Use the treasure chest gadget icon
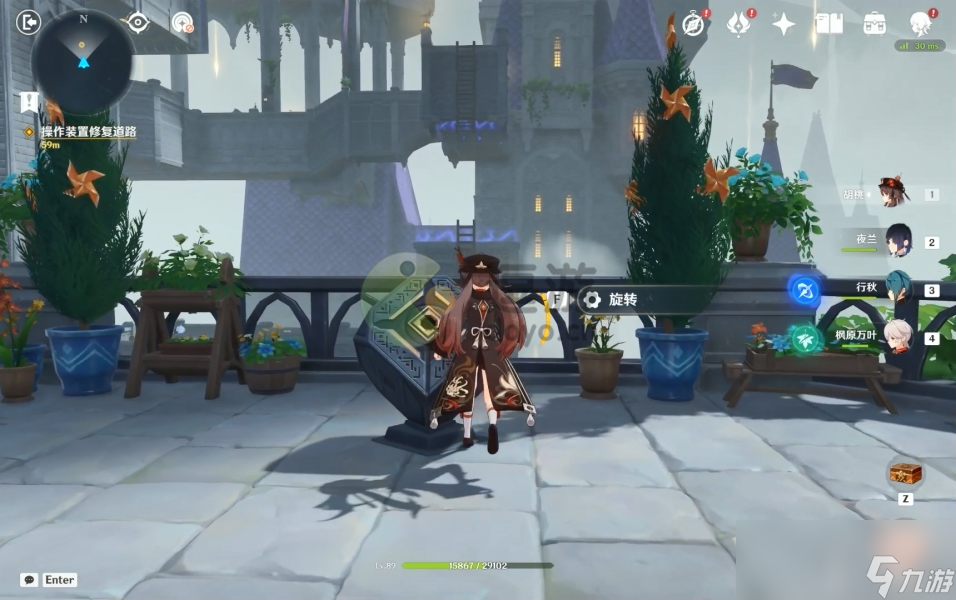Image resolution: width=956 pixels, height=600 pixels. pyautogui.click(x=905, y=473)
